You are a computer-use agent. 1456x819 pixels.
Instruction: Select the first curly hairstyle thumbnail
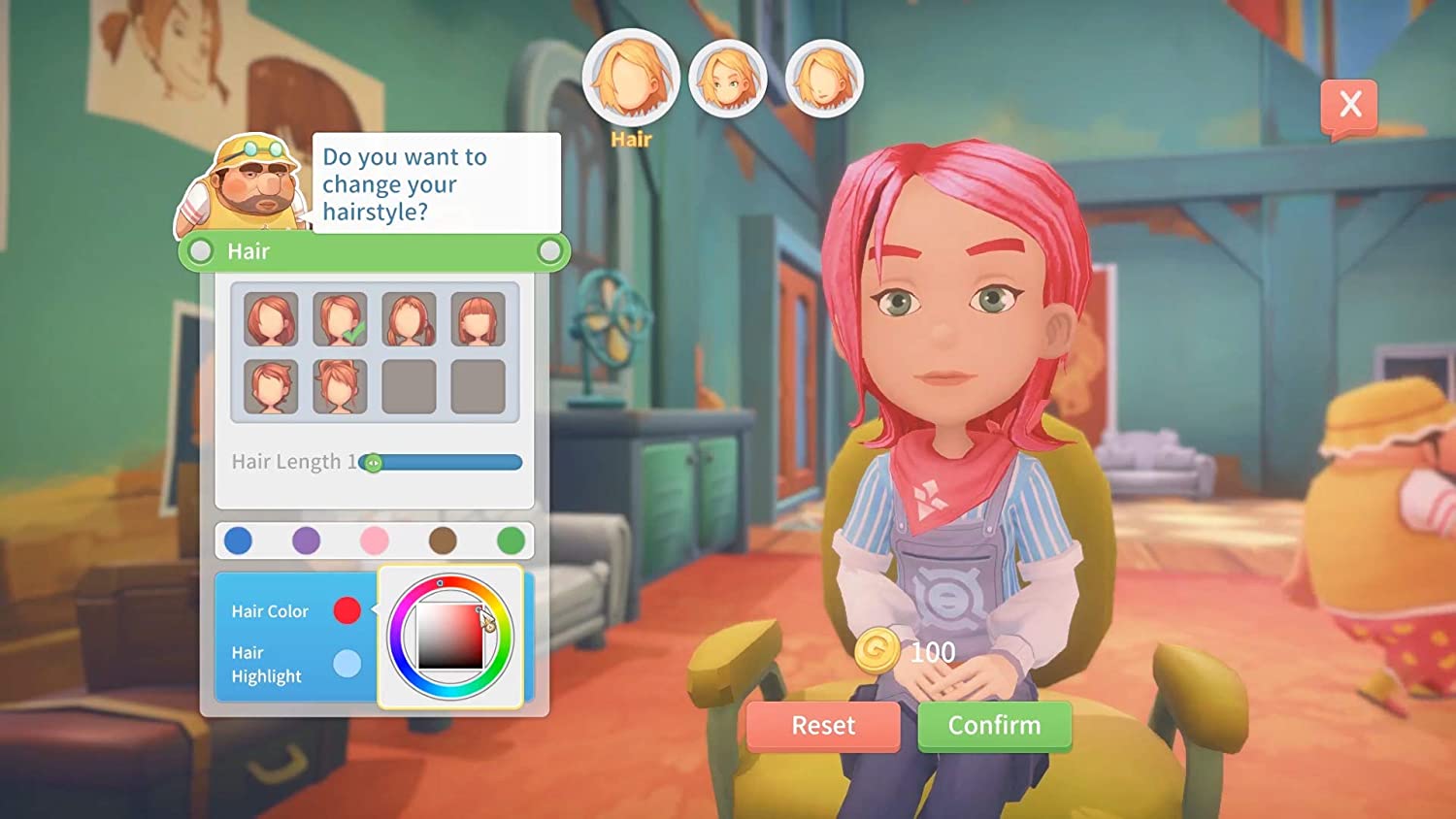269,320
